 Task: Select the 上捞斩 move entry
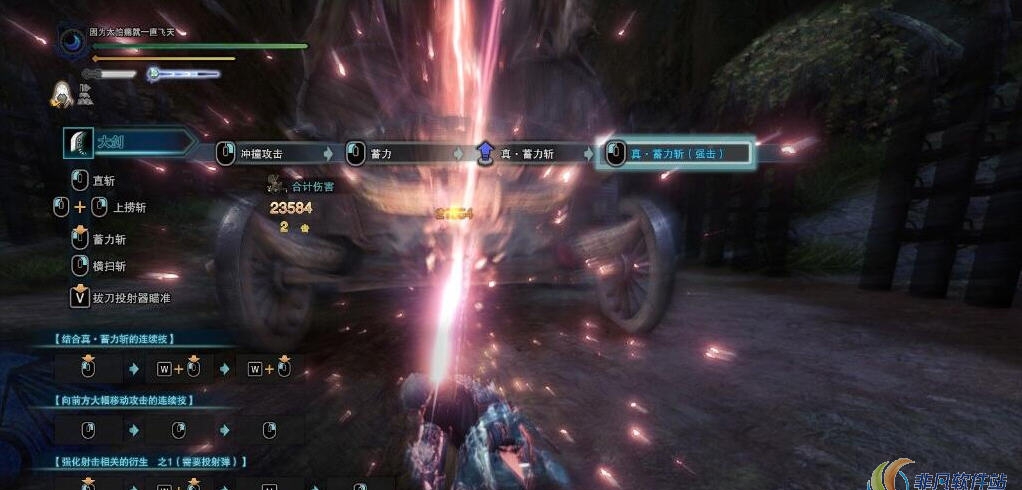tap(127, 208)
